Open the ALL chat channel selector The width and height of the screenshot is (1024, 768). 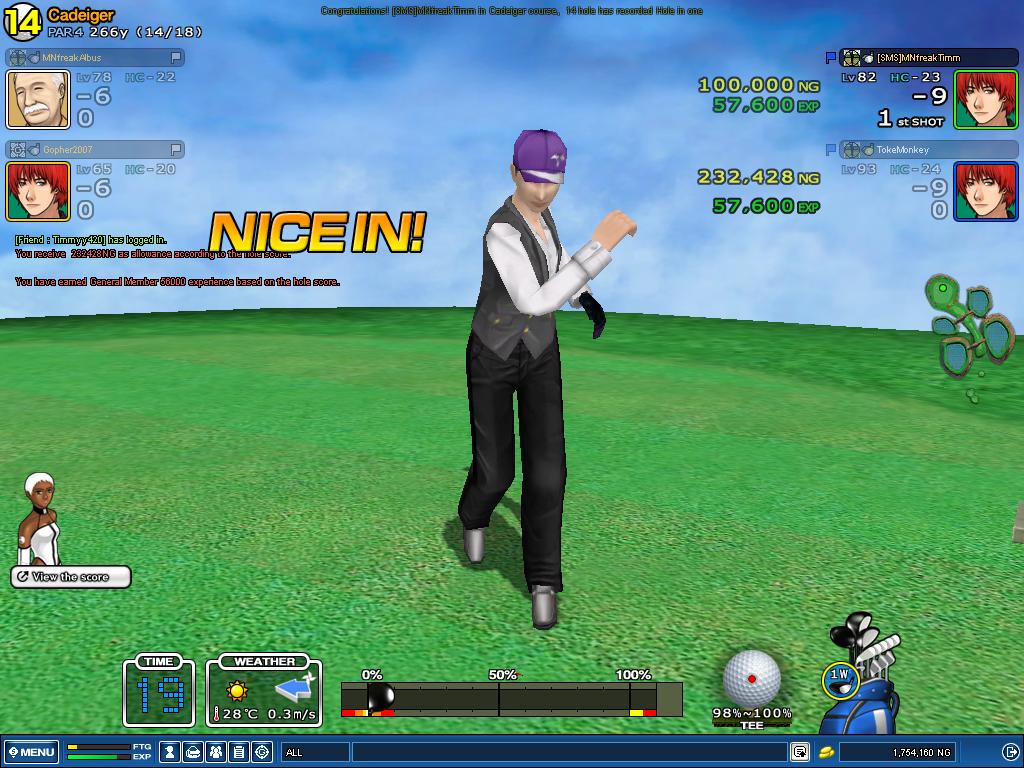point(315,752)
